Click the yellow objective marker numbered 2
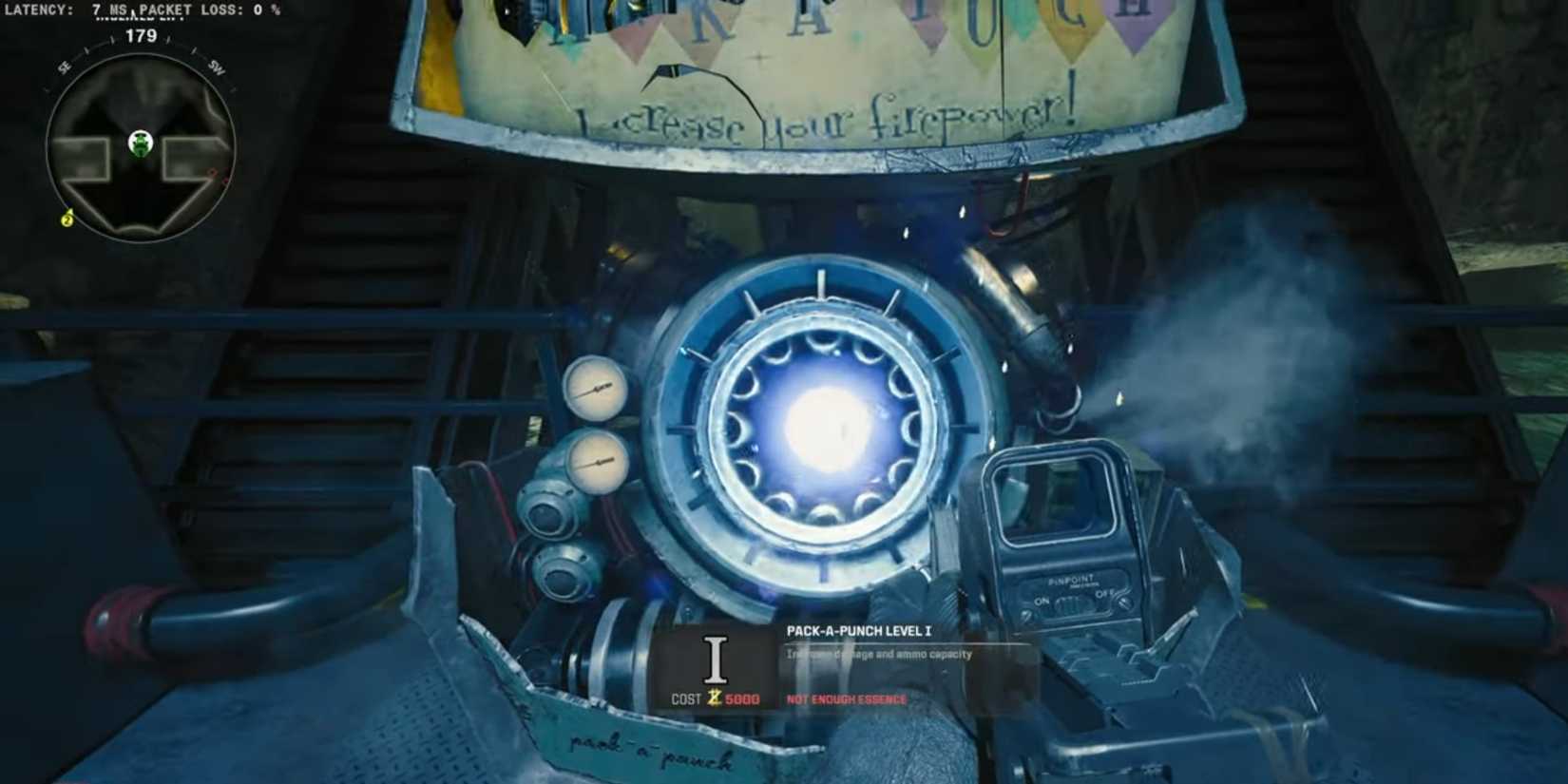1568x784 pixels. tap(67, 219)
